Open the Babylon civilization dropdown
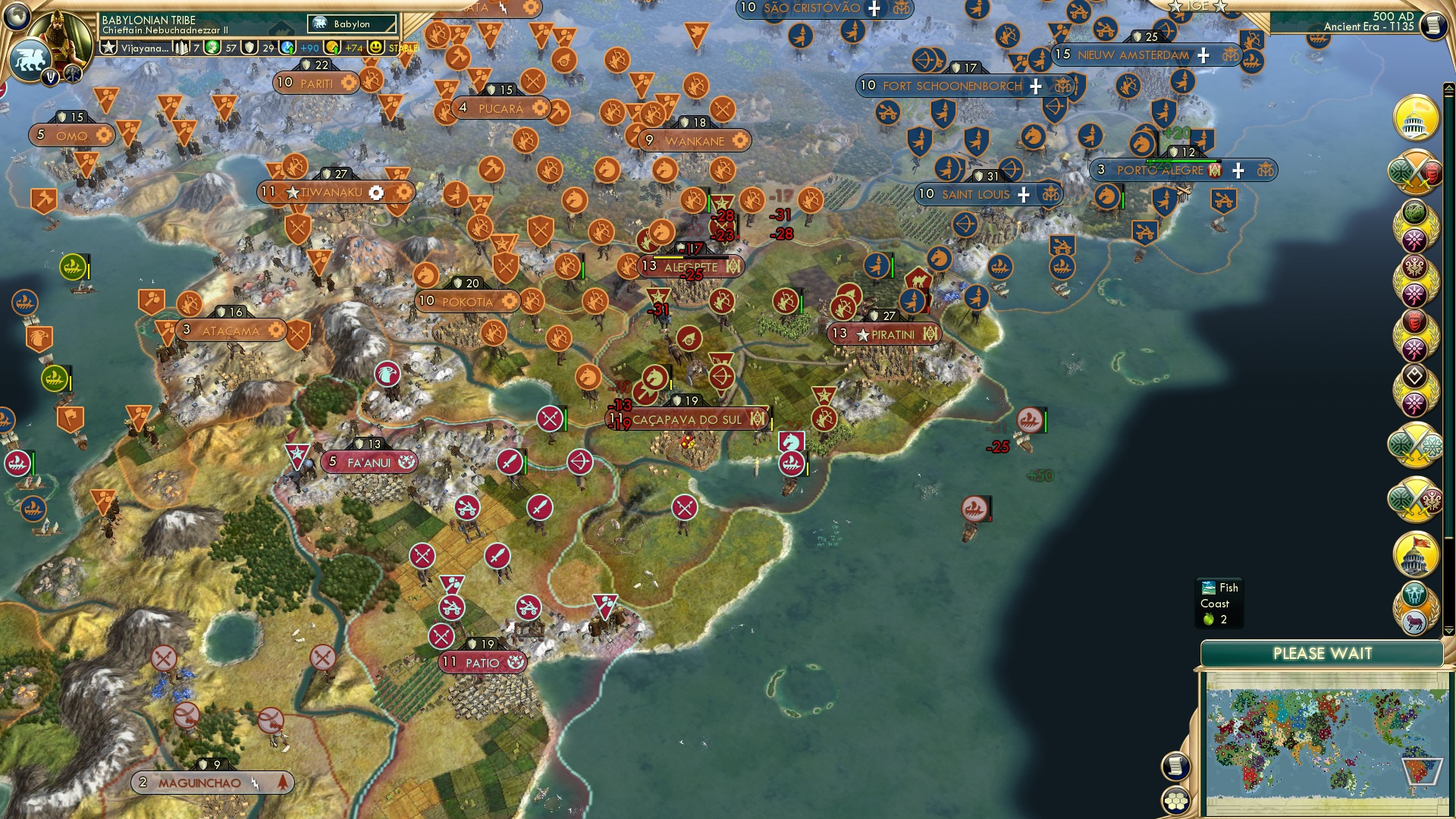 coord(352,24)
